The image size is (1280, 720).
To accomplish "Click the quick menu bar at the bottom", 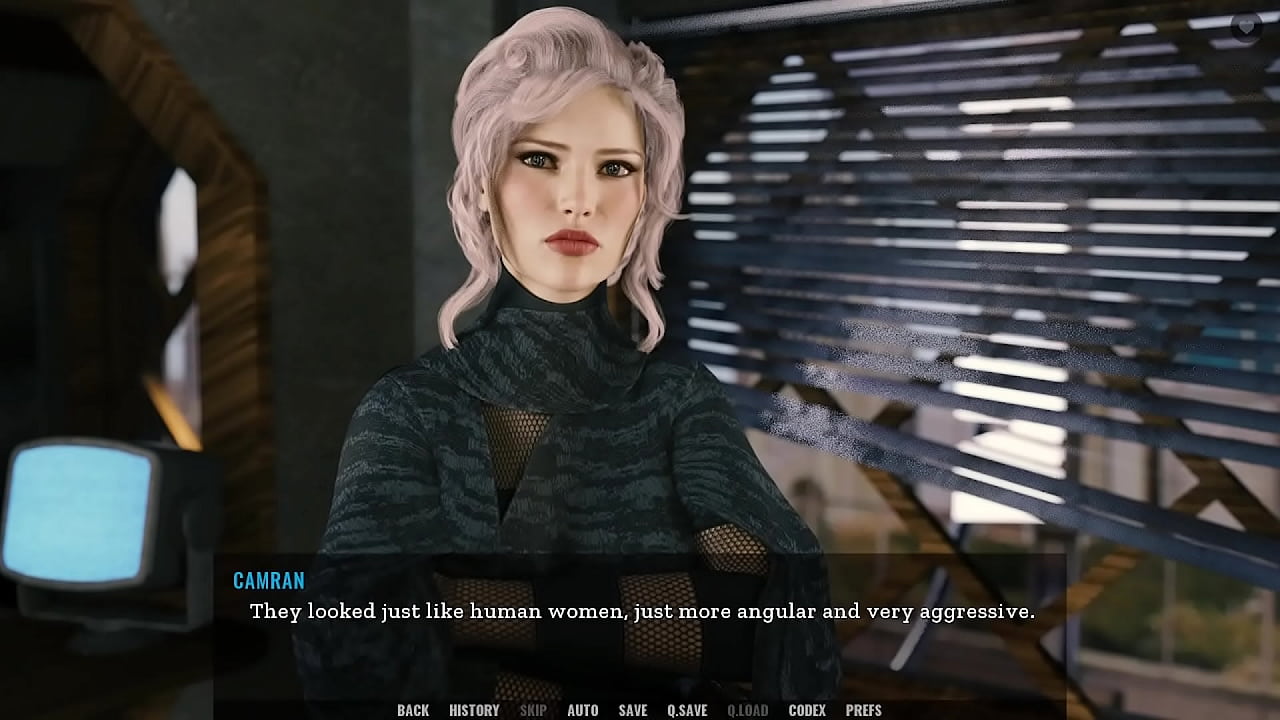I will 640,710.
